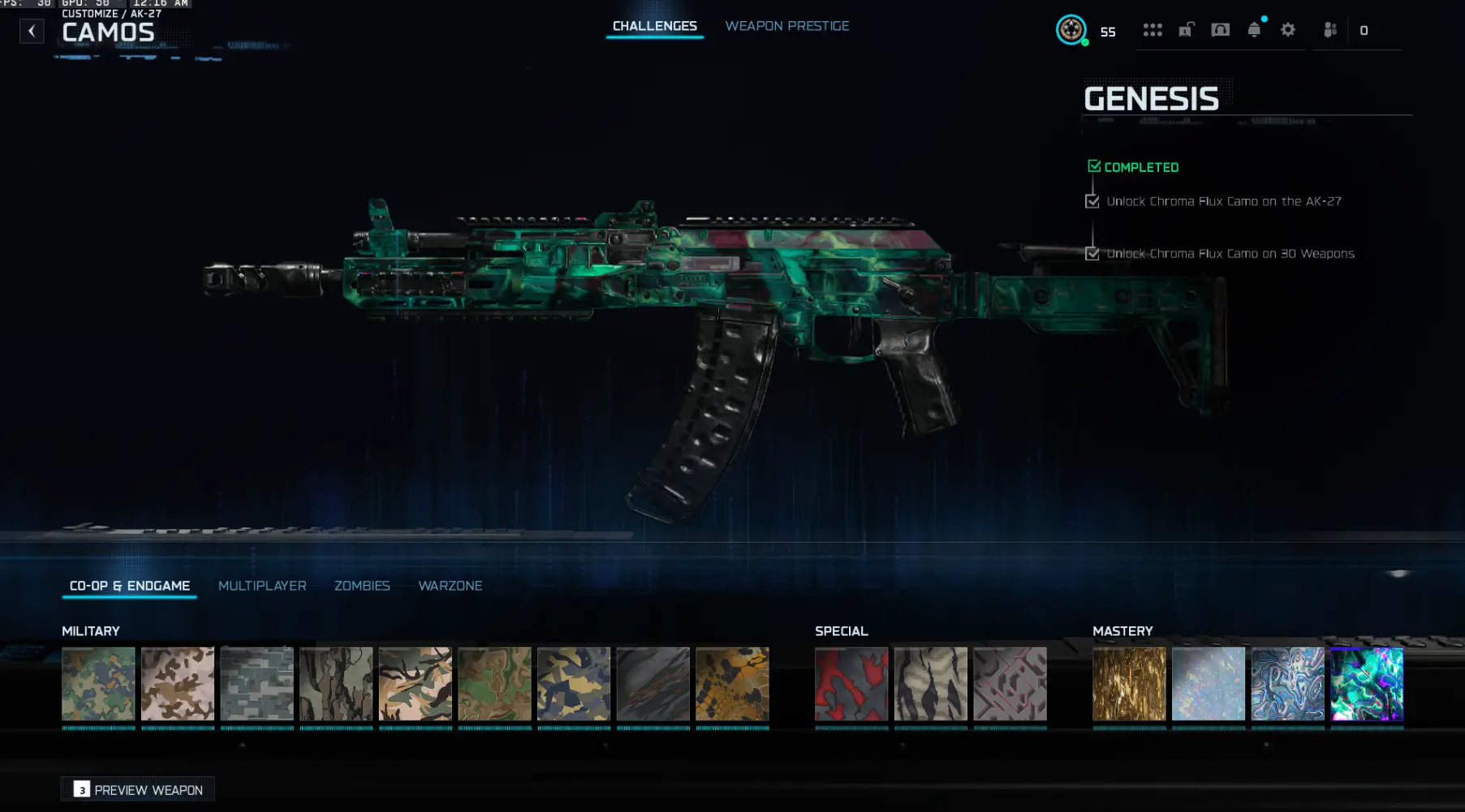This screenshot has width=1465, height=812.
Task: Check the Unlock Chroma Flux on AK-27 box
Action: [x=1092, y=200]
